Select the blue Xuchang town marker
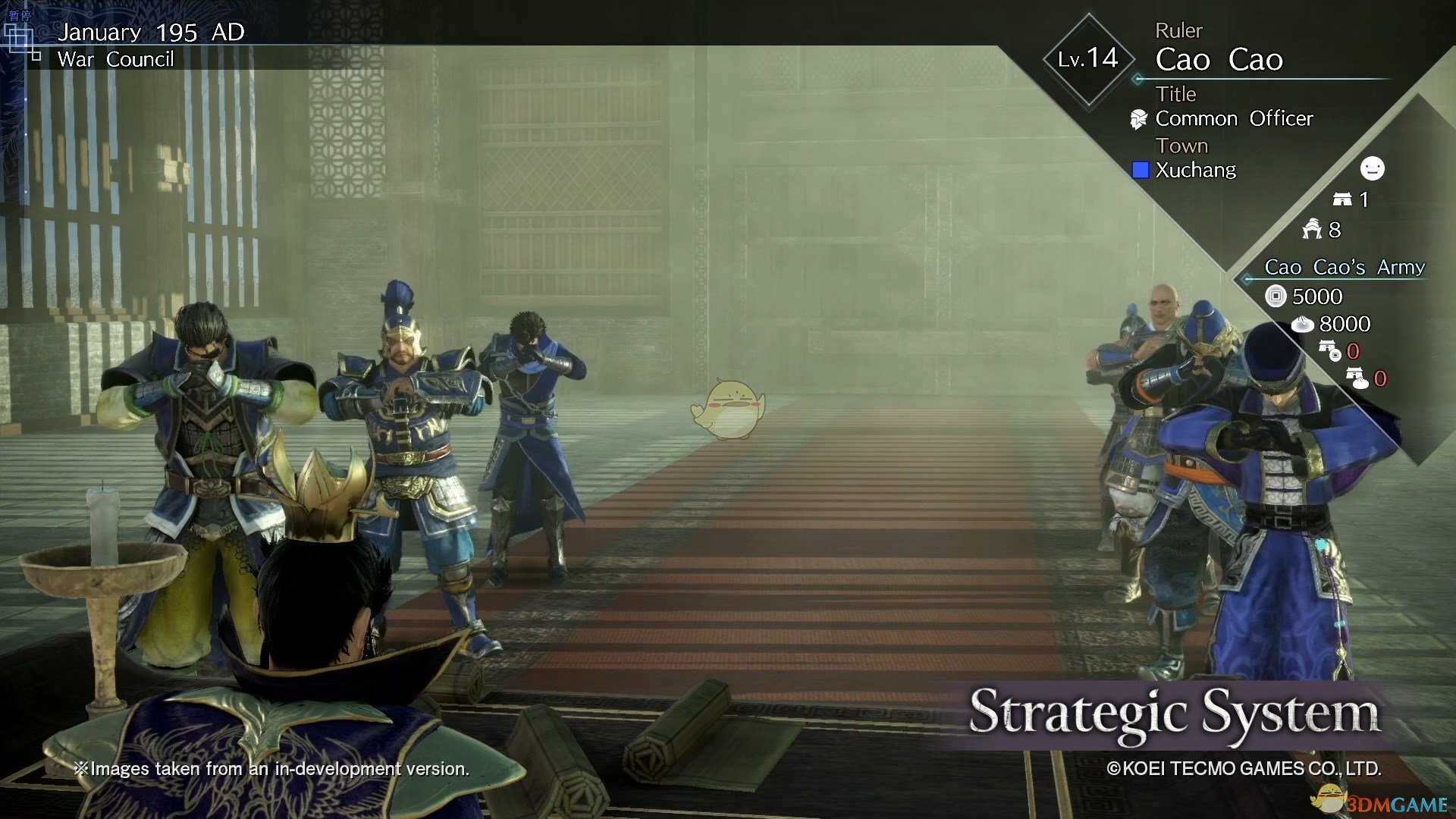Image resolution: width=1456 pixels, height=819 pixels. point(1140,170)
